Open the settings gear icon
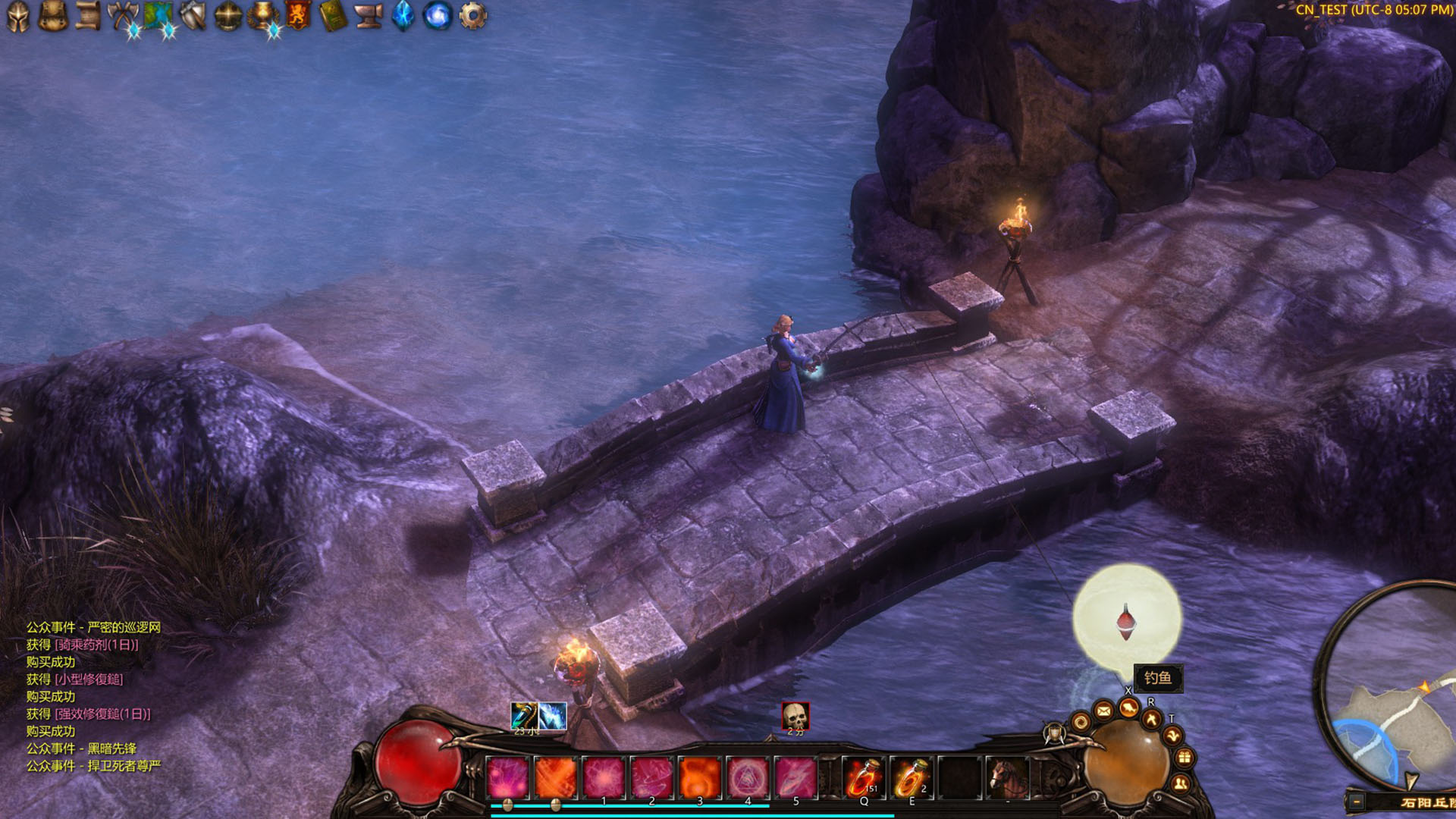Screen dimensions: 1456x819 (x=472, y=14)
